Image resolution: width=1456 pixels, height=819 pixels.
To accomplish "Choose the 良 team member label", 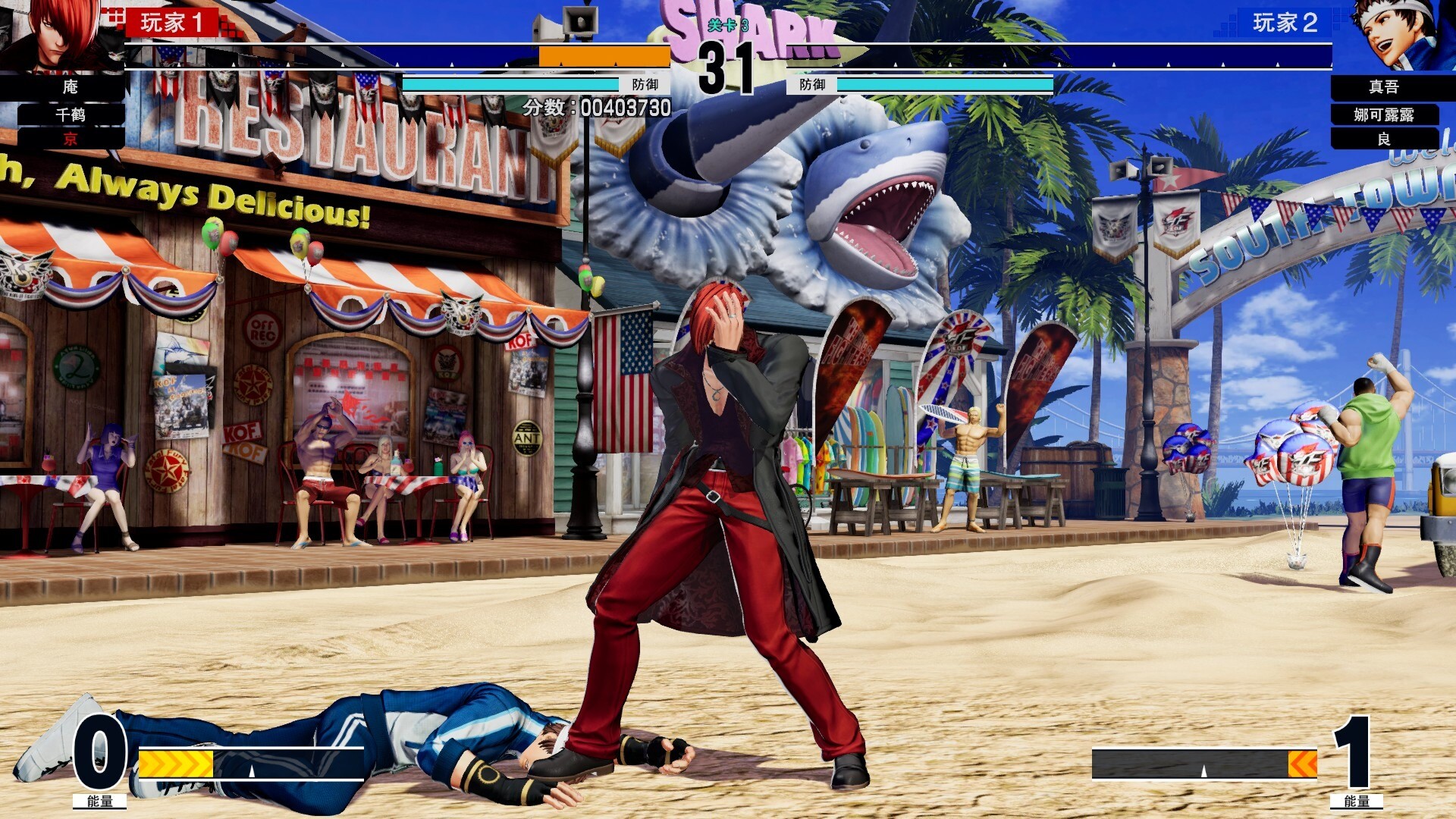I will pyautogui.click(x=1384, y=139).
